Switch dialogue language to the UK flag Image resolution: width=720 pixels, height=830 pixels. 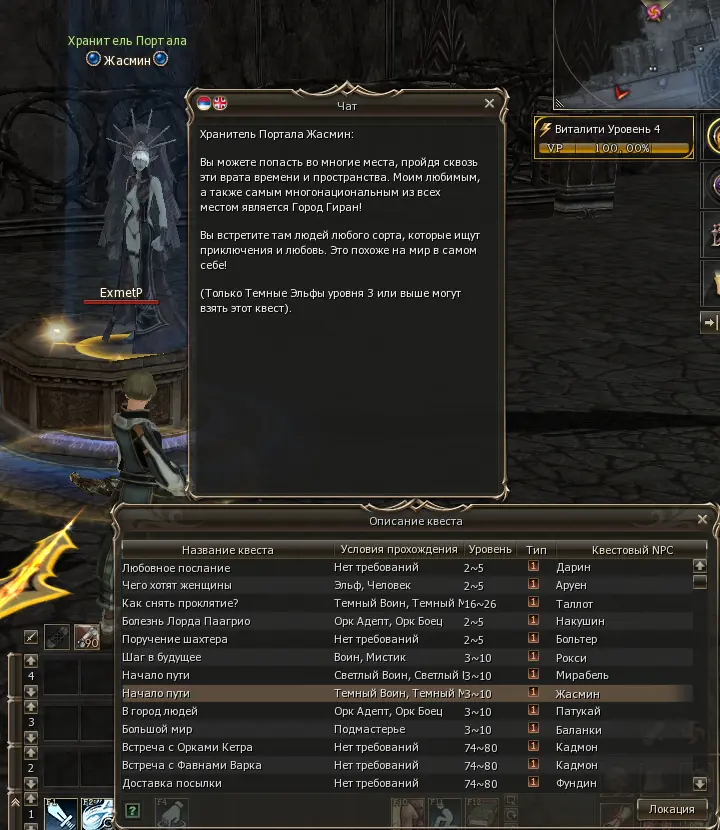click(220, 103)
